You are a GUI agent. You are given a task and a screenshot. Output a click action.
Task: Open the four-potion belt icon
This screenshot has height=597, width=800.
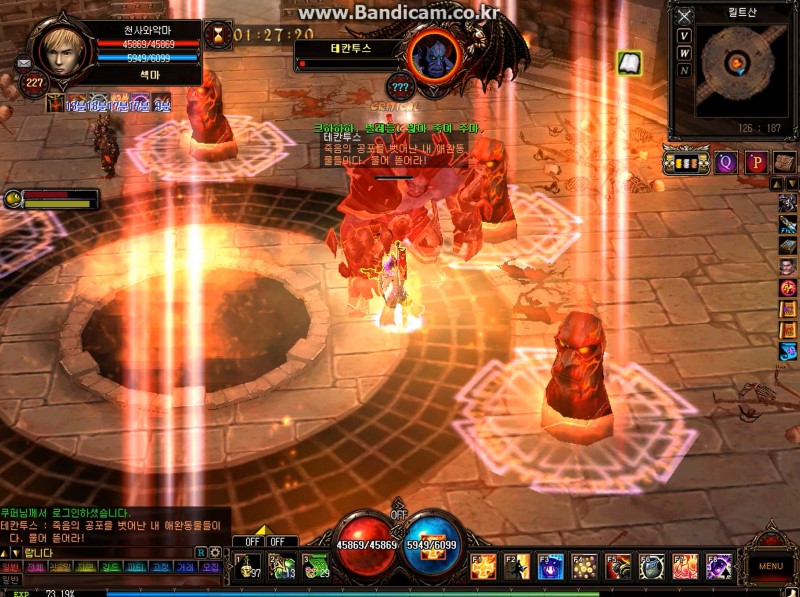686,162
